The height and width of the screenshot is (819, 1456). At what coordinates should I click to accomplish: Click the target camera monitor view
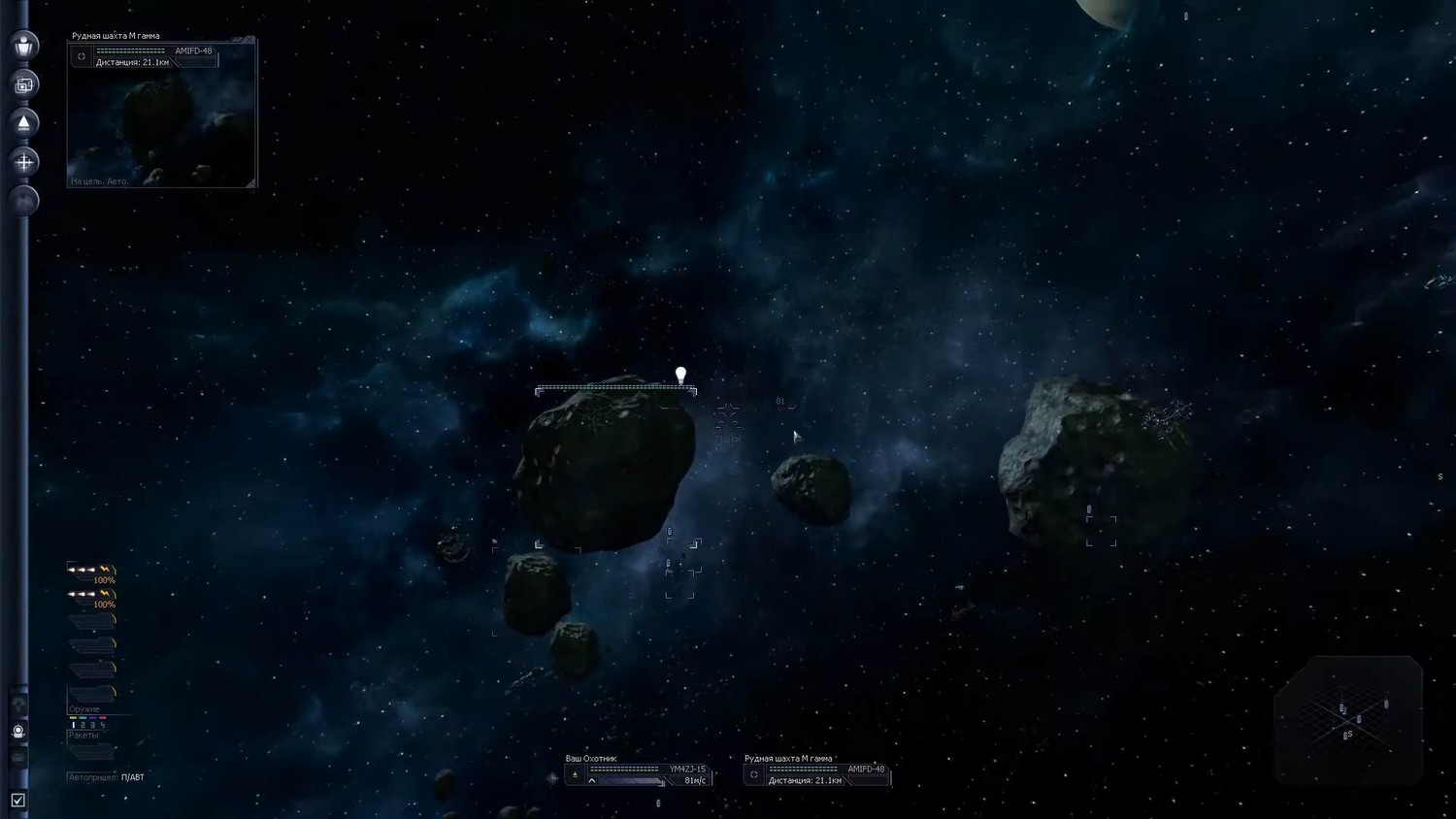161,128
